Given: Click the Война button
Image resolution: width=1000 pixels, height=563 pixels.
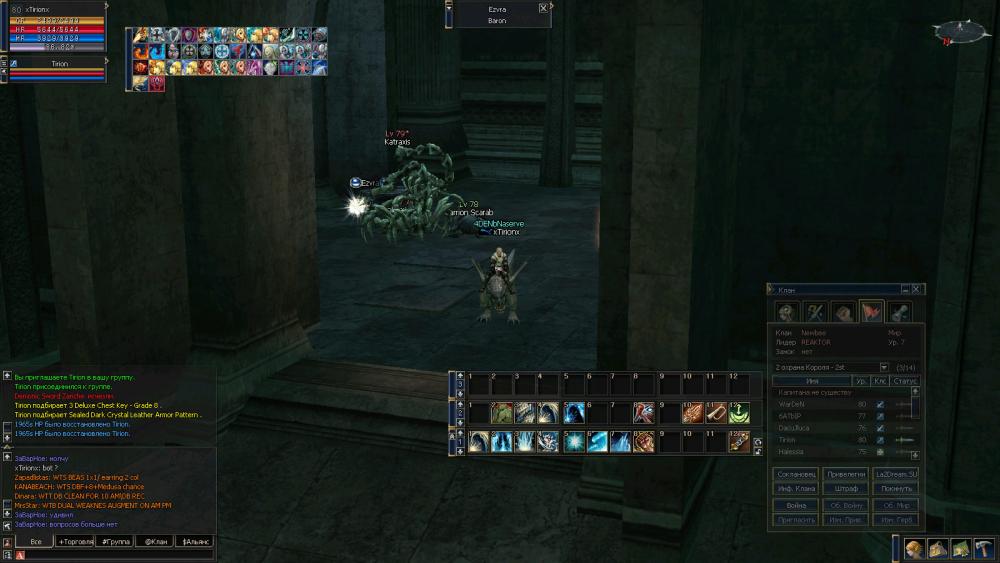Looking at the screenshot, I should [x=796, y=505].
